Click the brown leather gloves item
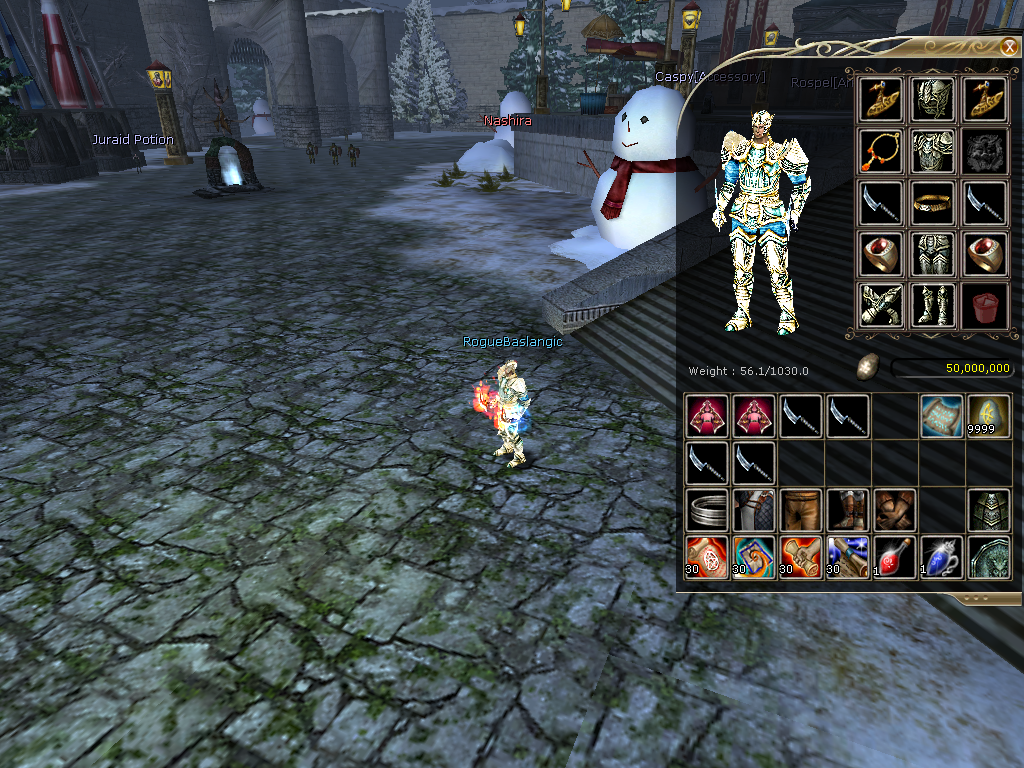Image resolution: width=1024 pixels, height=768 pixels. (894, 510)
